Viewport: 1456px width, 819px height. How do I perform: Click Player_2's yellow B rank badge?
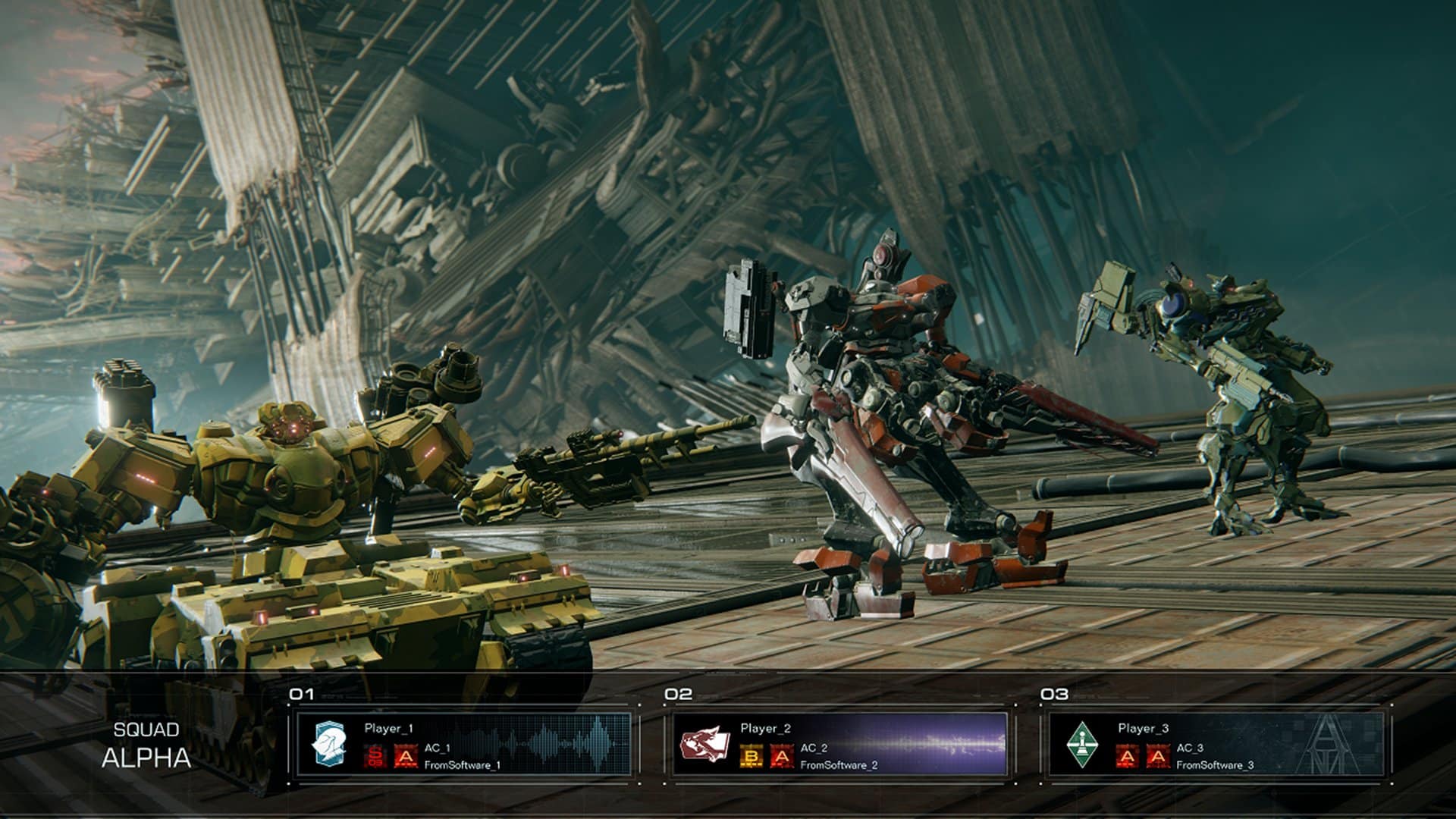pos(749,756)
